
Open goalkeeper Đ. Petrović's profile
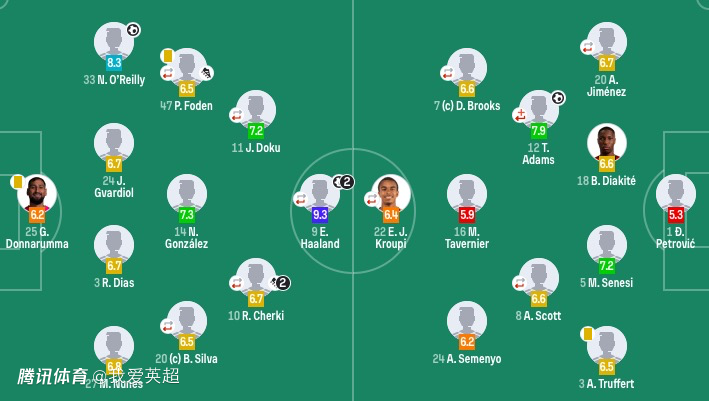click(x=676, y=194)
